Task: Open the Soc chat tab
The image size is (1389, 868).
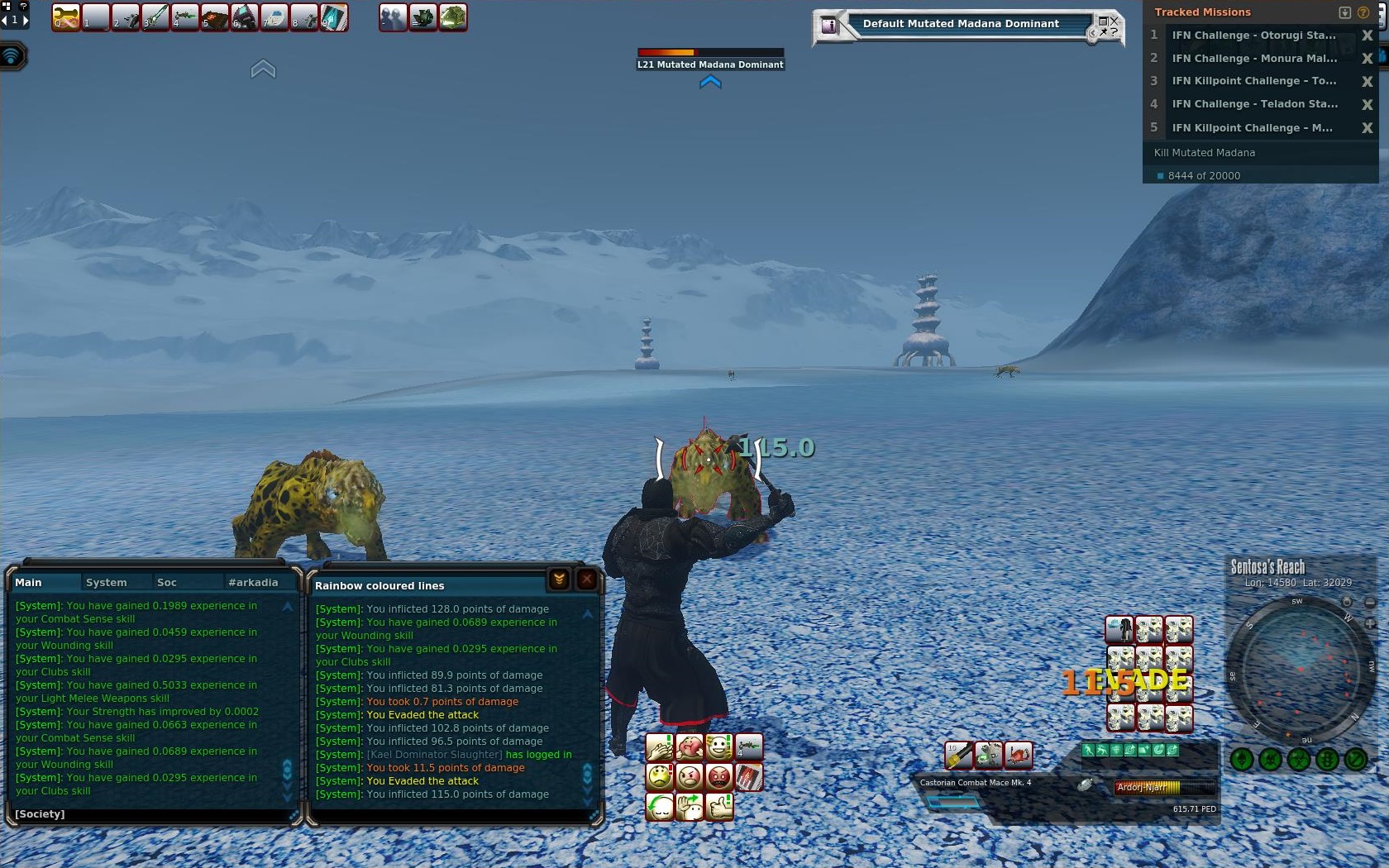Action: (x=167, y=583)
